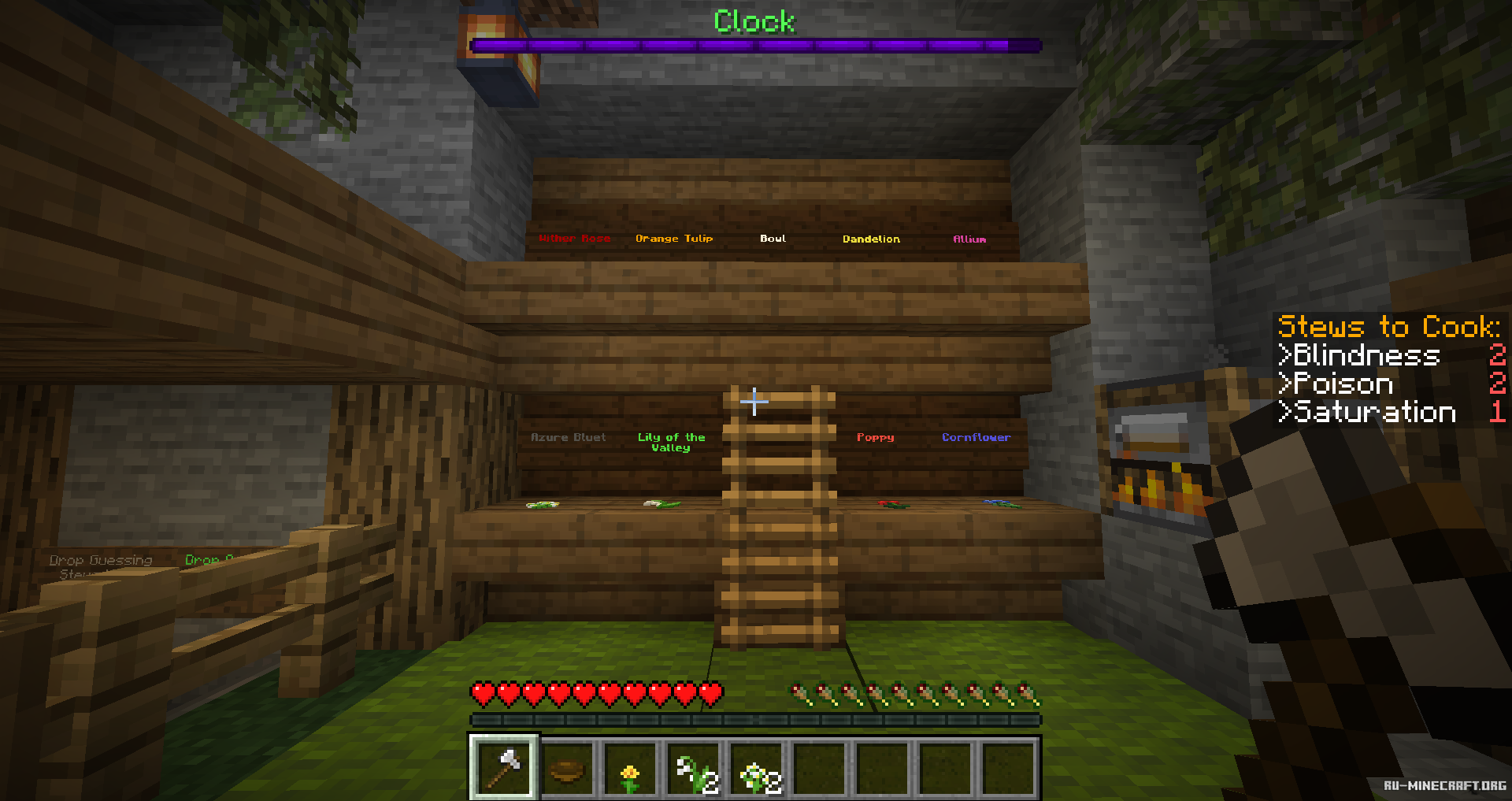Click the purple Clock boss bar
The width and height of the screenshot is (1512, 801).
coord(754,45)
